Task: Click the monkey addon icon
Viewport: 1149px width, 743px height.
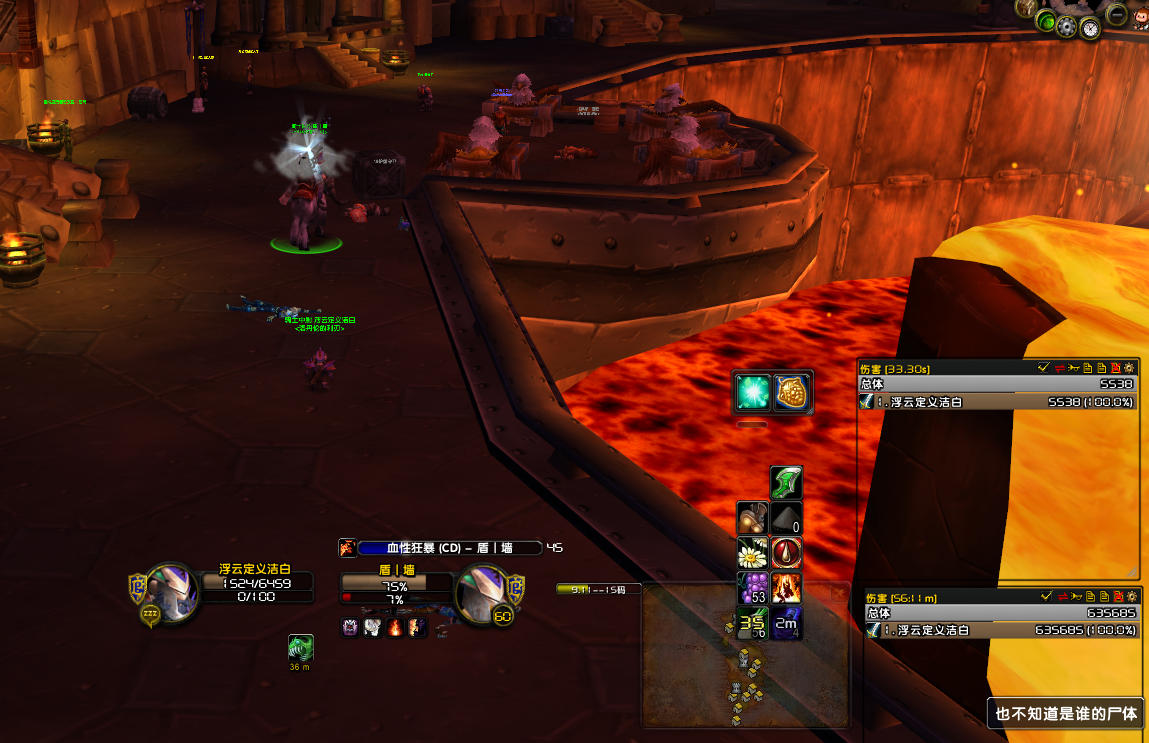Action: (x=1140, y=17)
